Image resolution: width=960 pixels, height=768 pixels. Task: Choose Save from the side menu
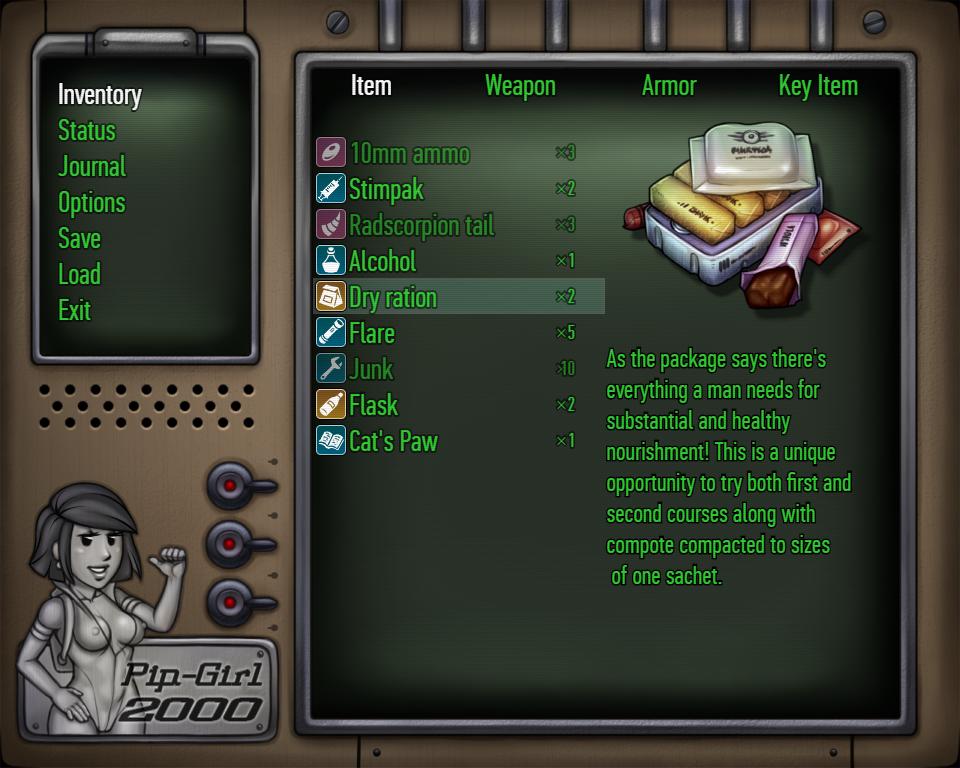[x=79, y=239]
